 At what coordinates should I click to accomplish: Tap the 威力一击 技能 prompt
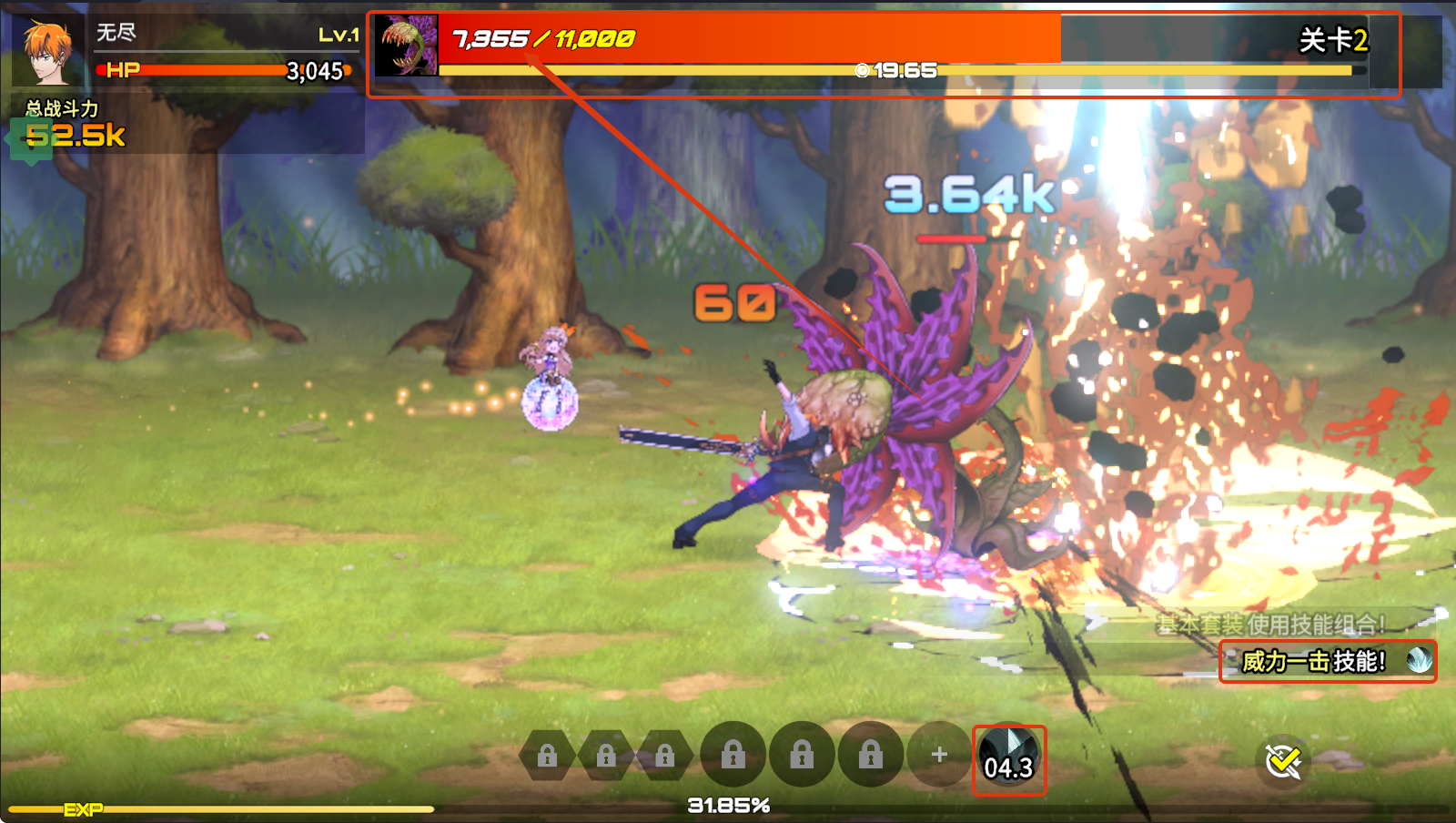(x=1327, y=661)
